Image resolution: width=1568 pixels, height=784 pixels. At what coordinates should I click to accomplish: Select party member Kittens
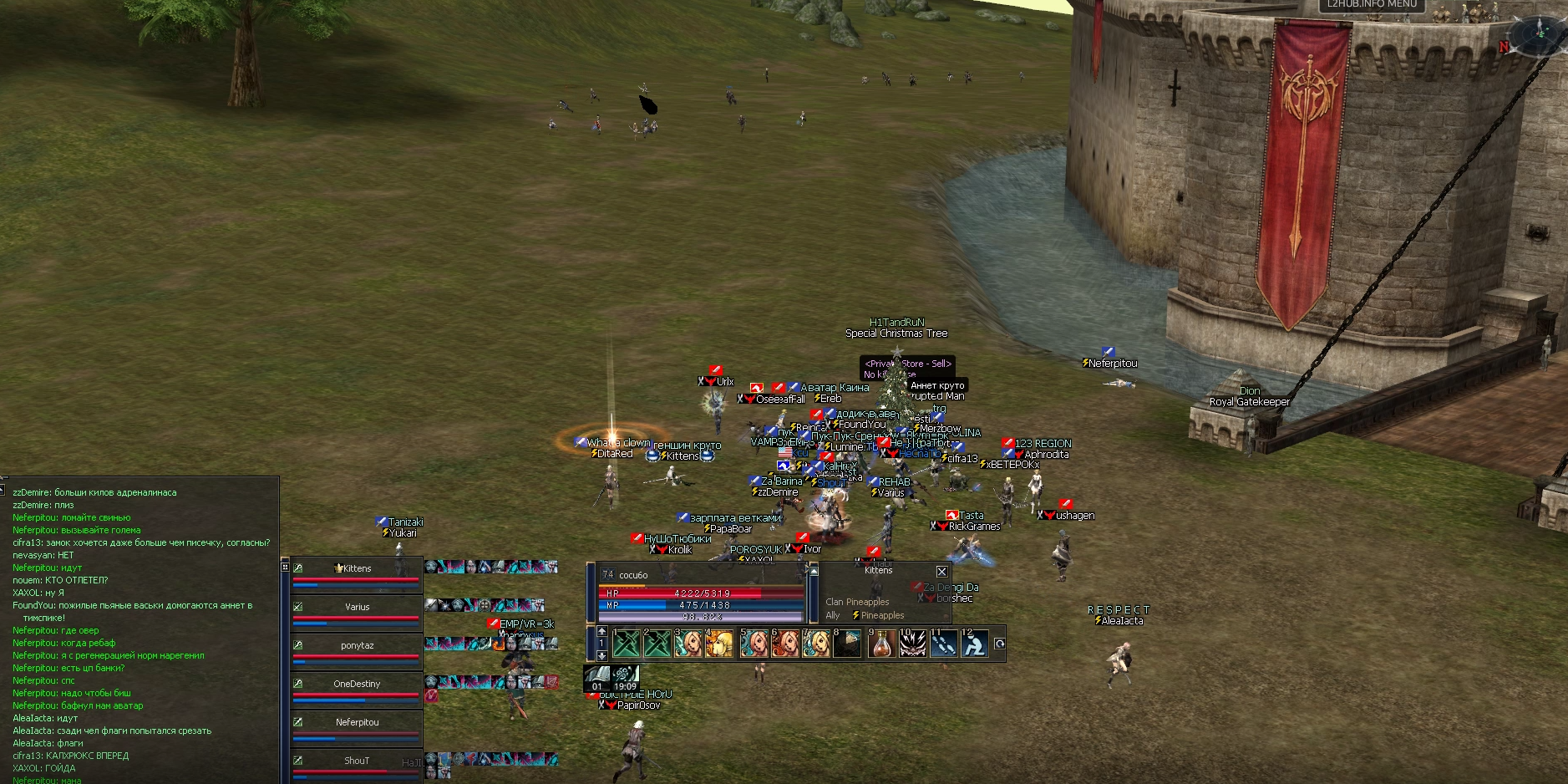357,569
